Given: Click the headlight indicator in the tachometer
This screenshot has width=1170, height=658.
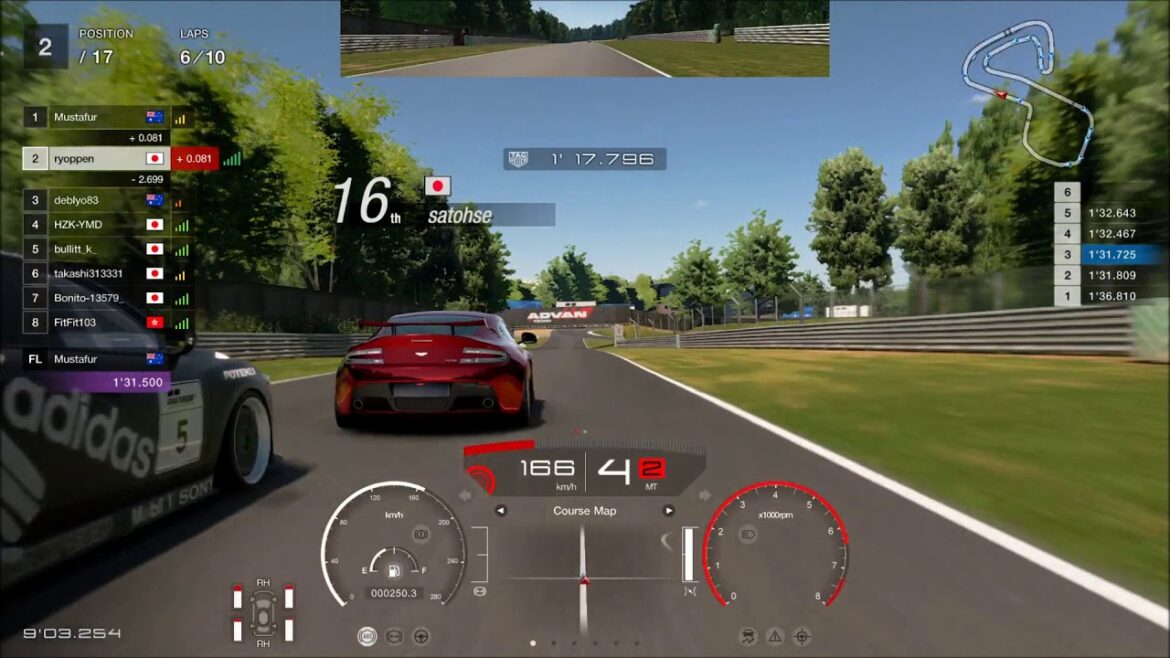Looking at the screenshot, I should tap(747, 535).
